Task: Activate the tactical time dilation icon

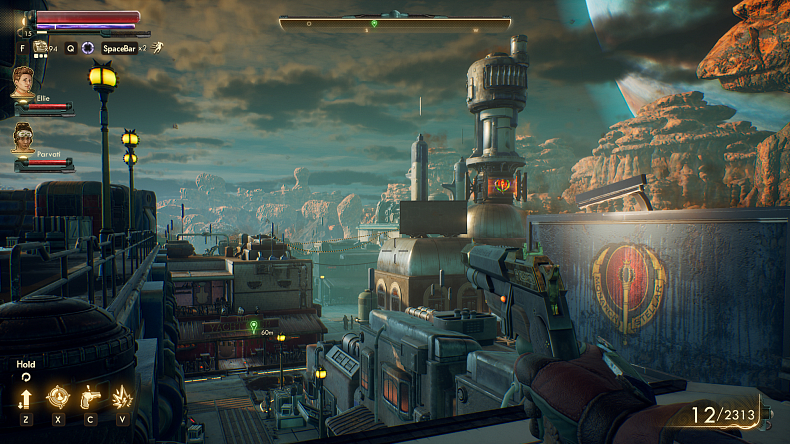Action: coord(88,47)
